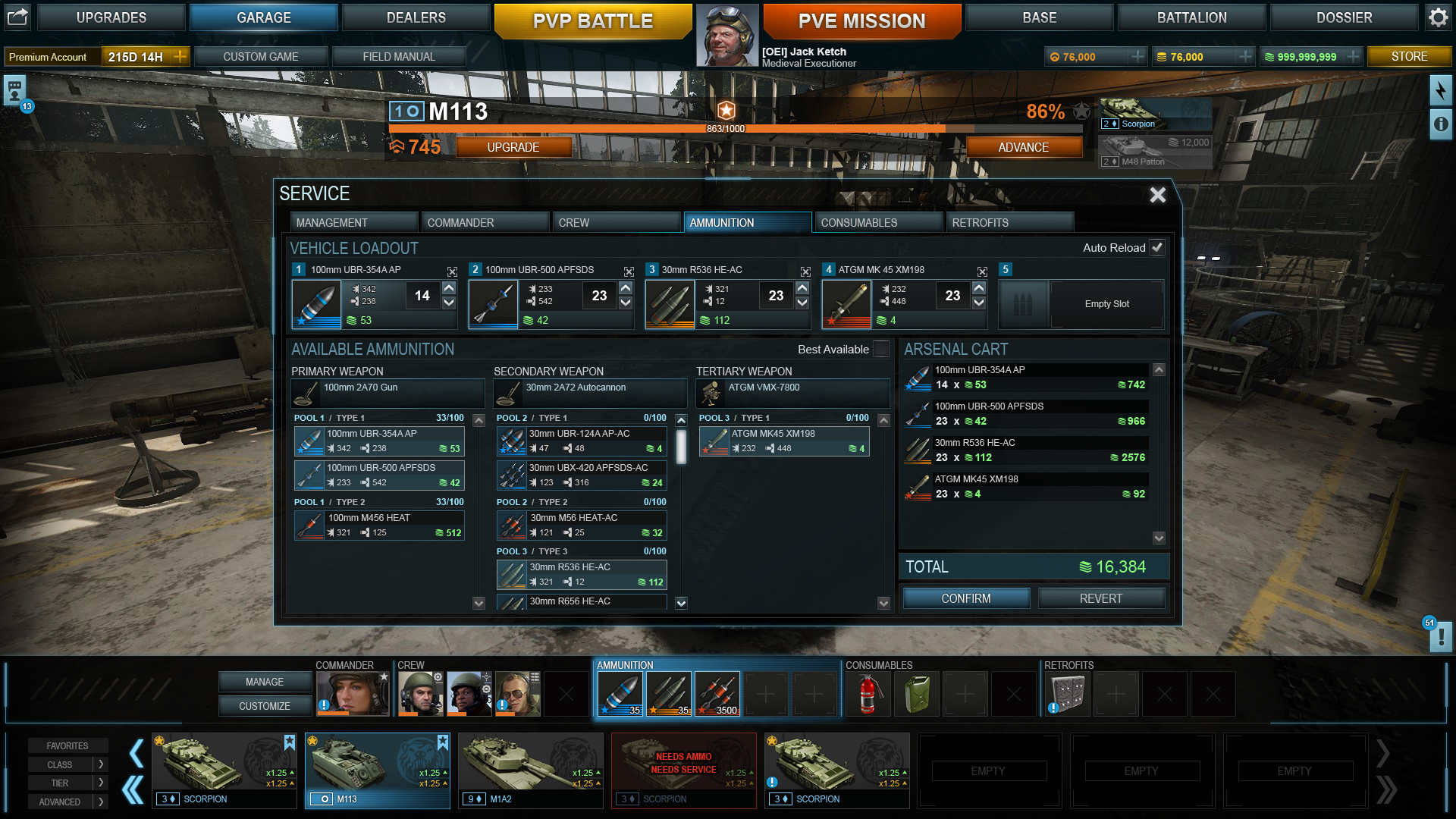This screenshot has height=819, width=1456.
Task: Select the Commander tab
Action: (485, 222)
